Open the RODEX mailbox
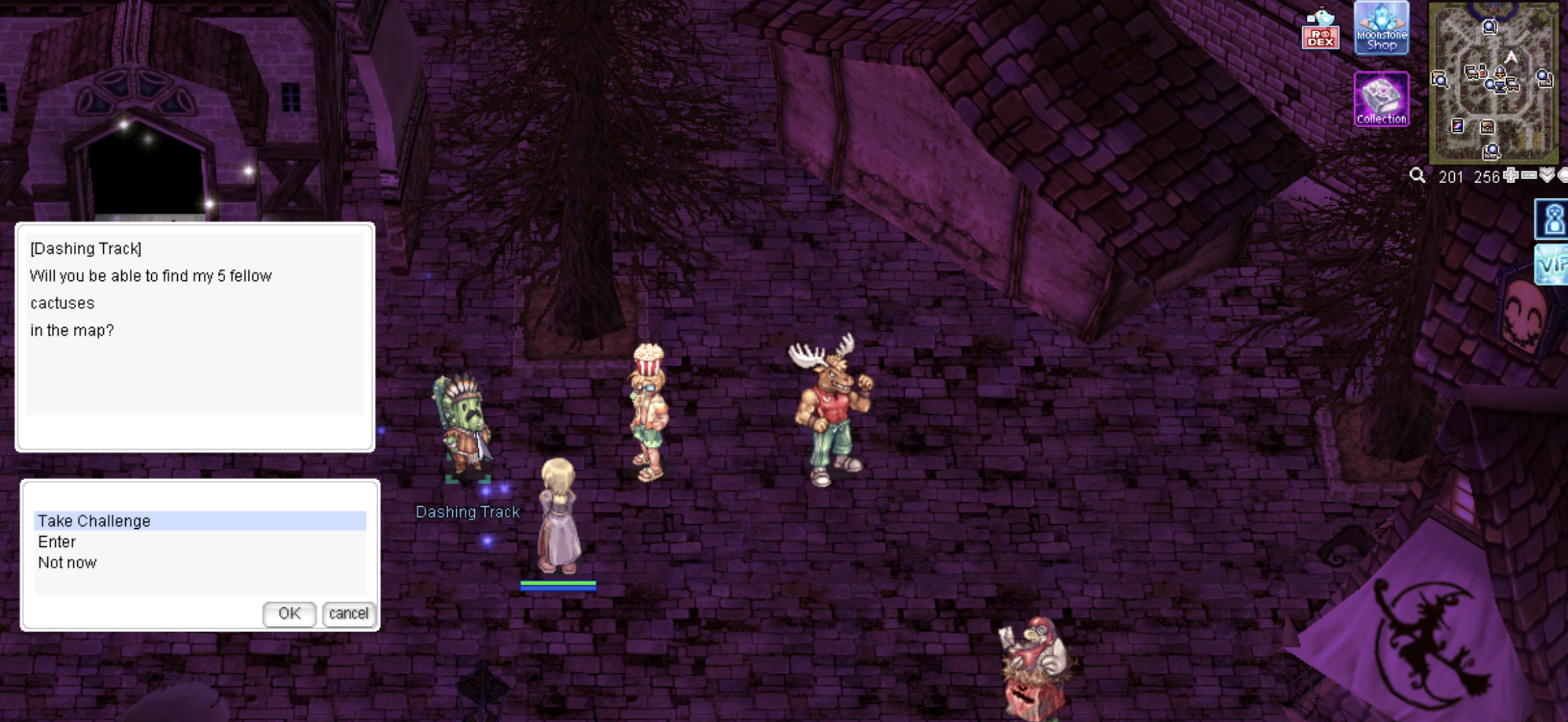The height and width of the screenshot is (722, 1568). coord(1320,29)
